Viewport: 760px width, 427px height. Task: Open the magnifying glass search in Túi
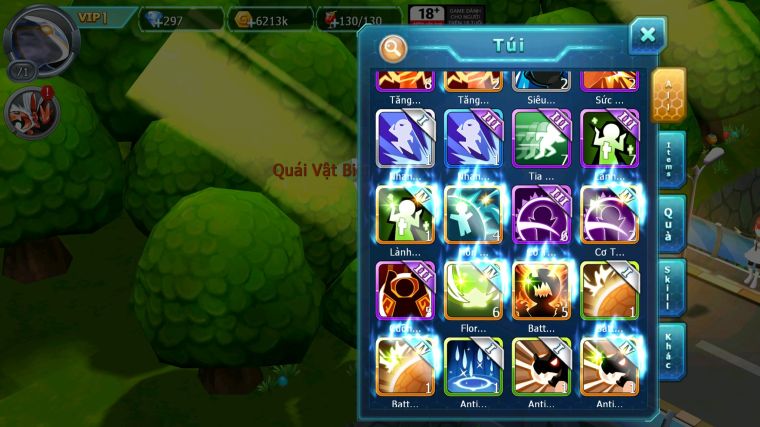(x=393, y=47)
